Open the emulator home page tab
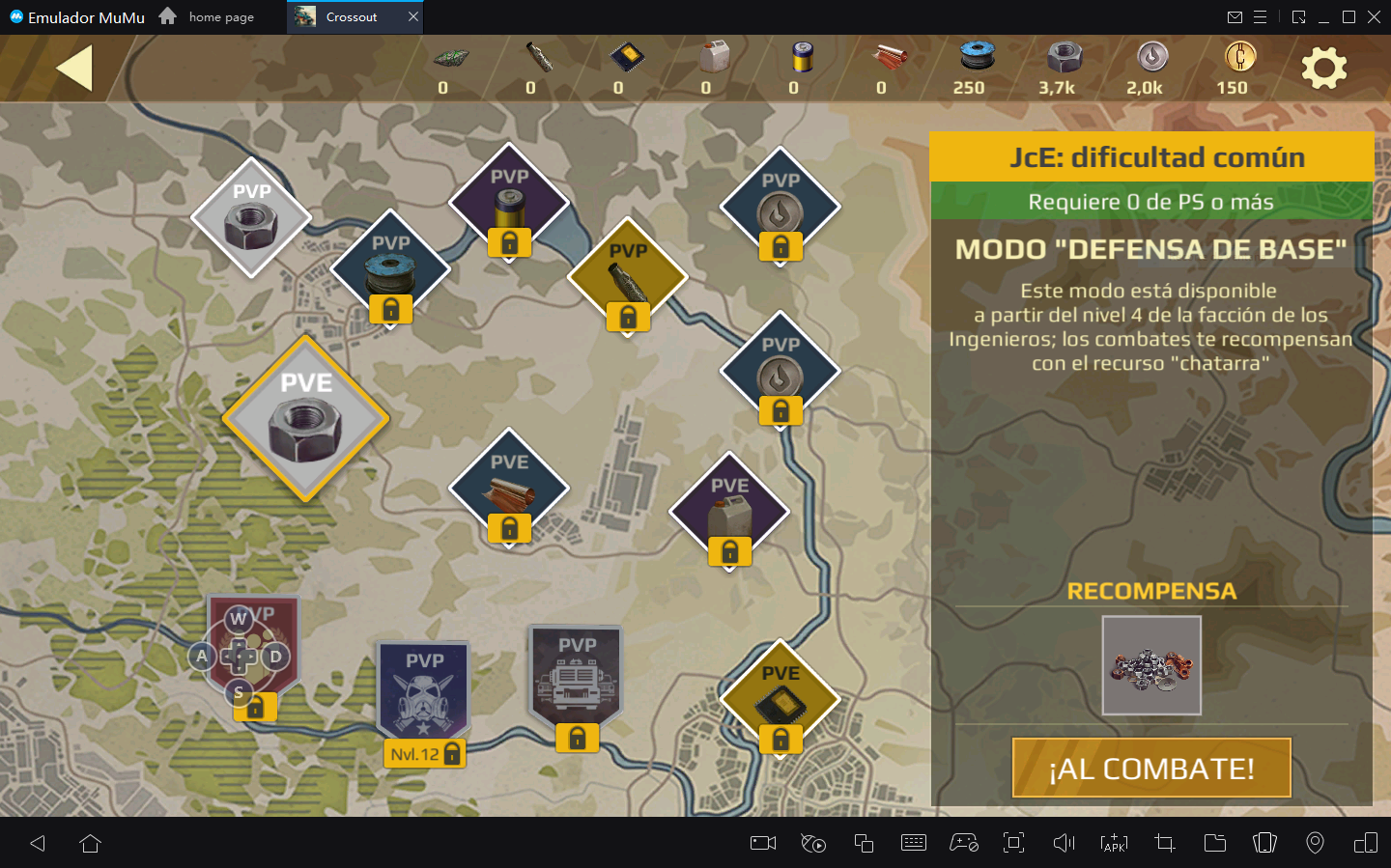 208,16
